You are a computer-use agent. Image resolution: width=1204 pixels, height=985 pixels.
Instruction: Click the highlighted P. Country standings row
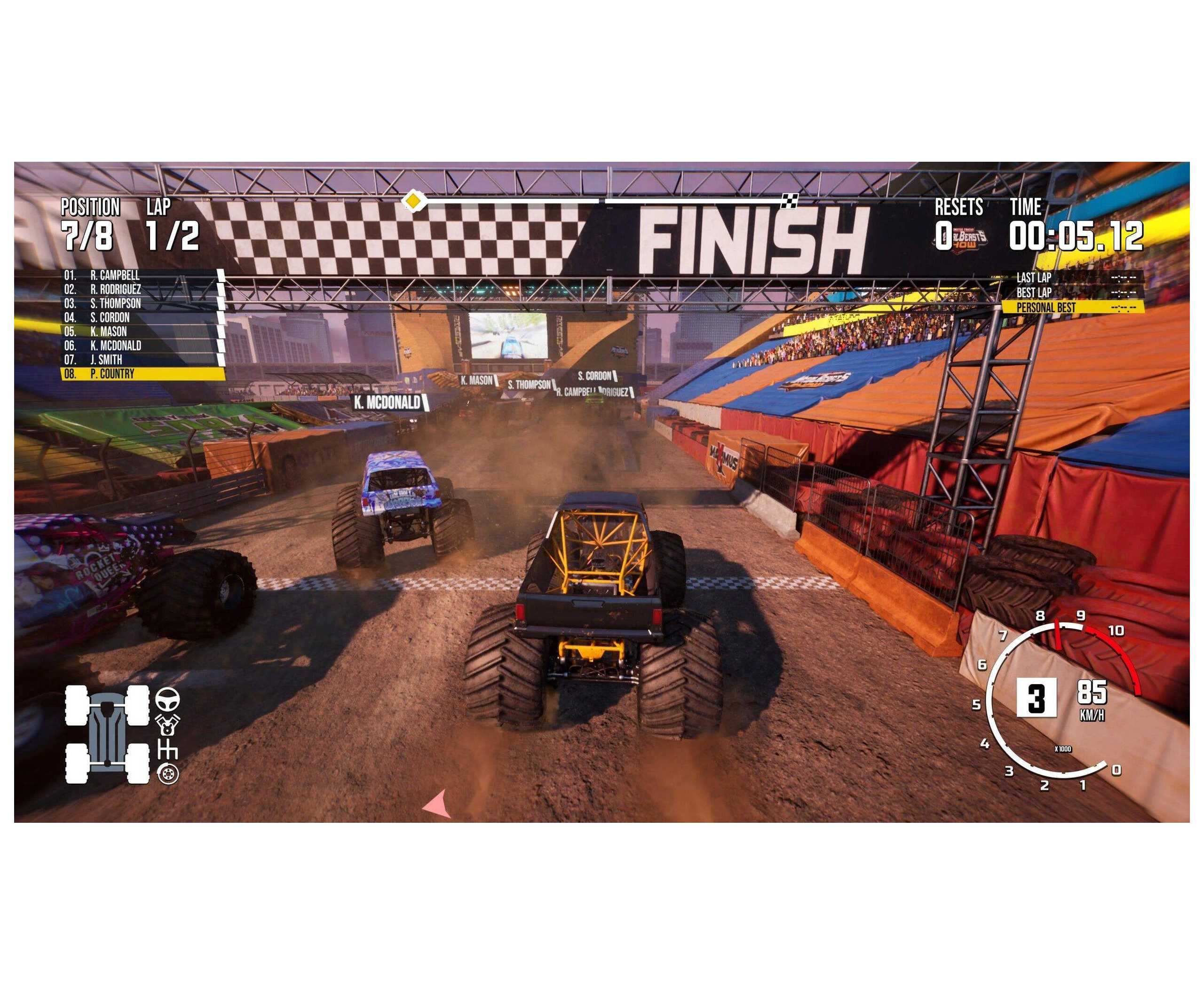tap(142, 374)
